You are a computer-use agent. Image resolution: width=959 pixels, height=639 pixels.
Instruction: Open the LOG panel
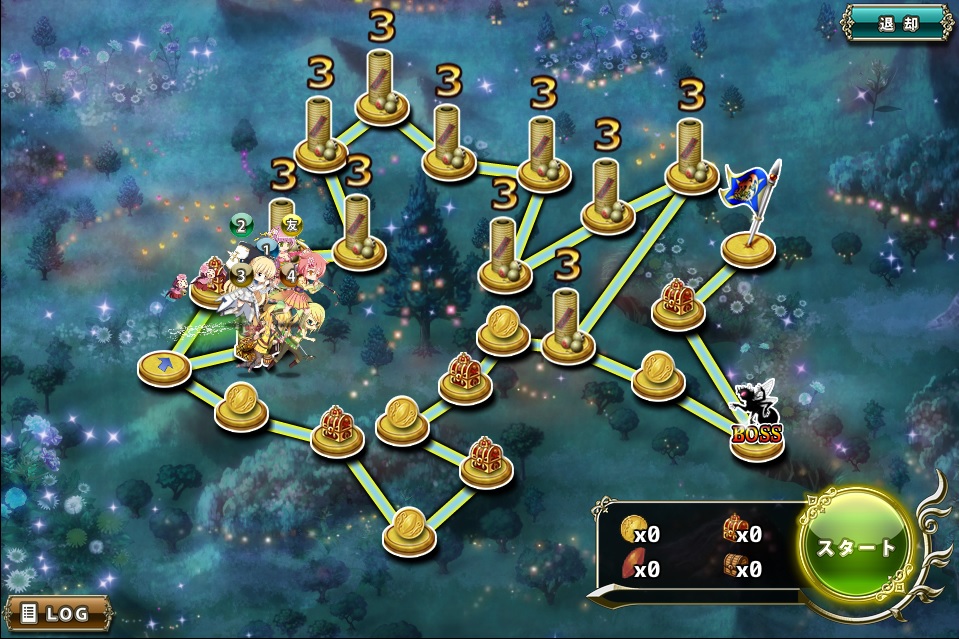pyautogui.click(x=58, y=612)
